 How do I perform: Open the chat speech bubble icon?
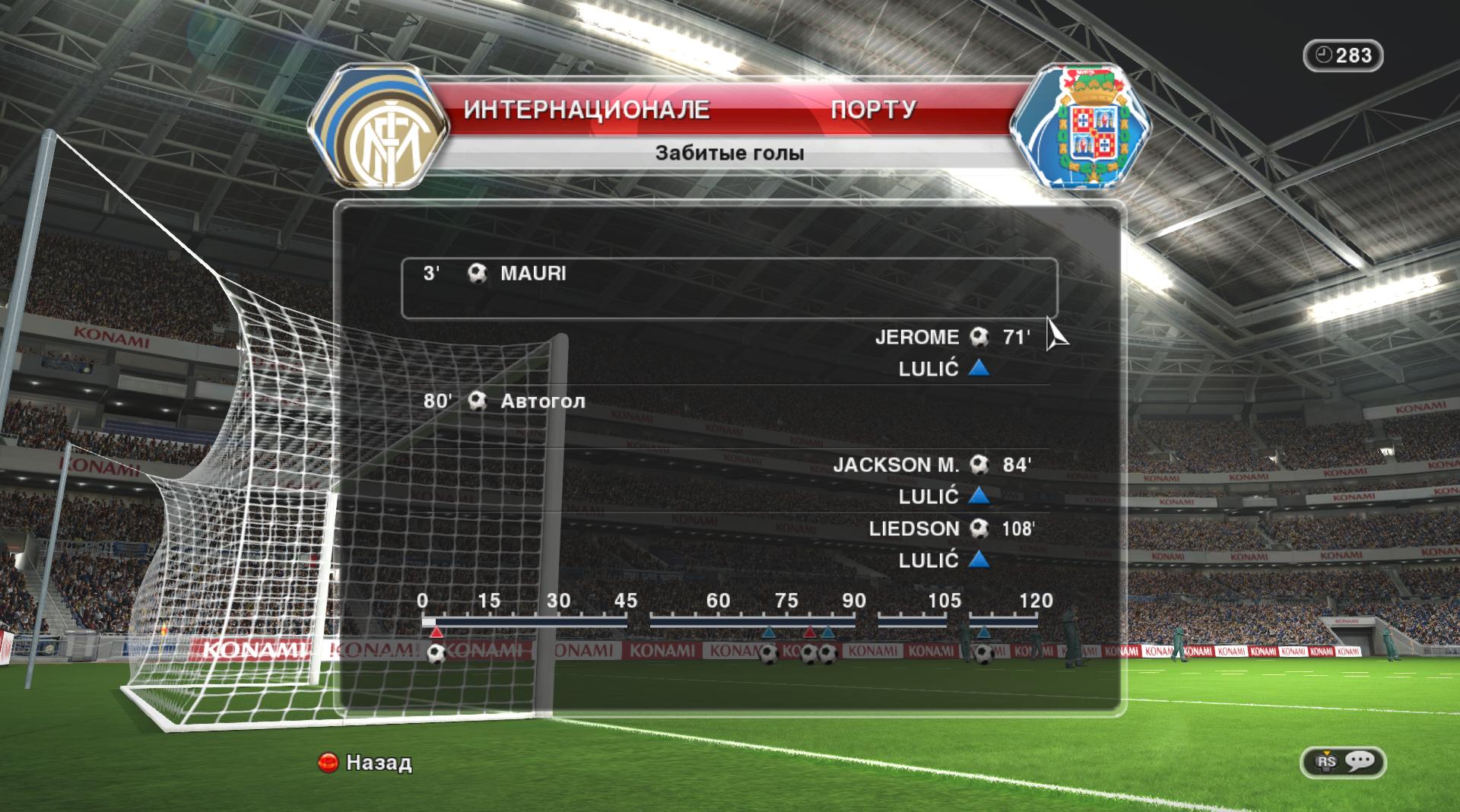[1359, 761]
